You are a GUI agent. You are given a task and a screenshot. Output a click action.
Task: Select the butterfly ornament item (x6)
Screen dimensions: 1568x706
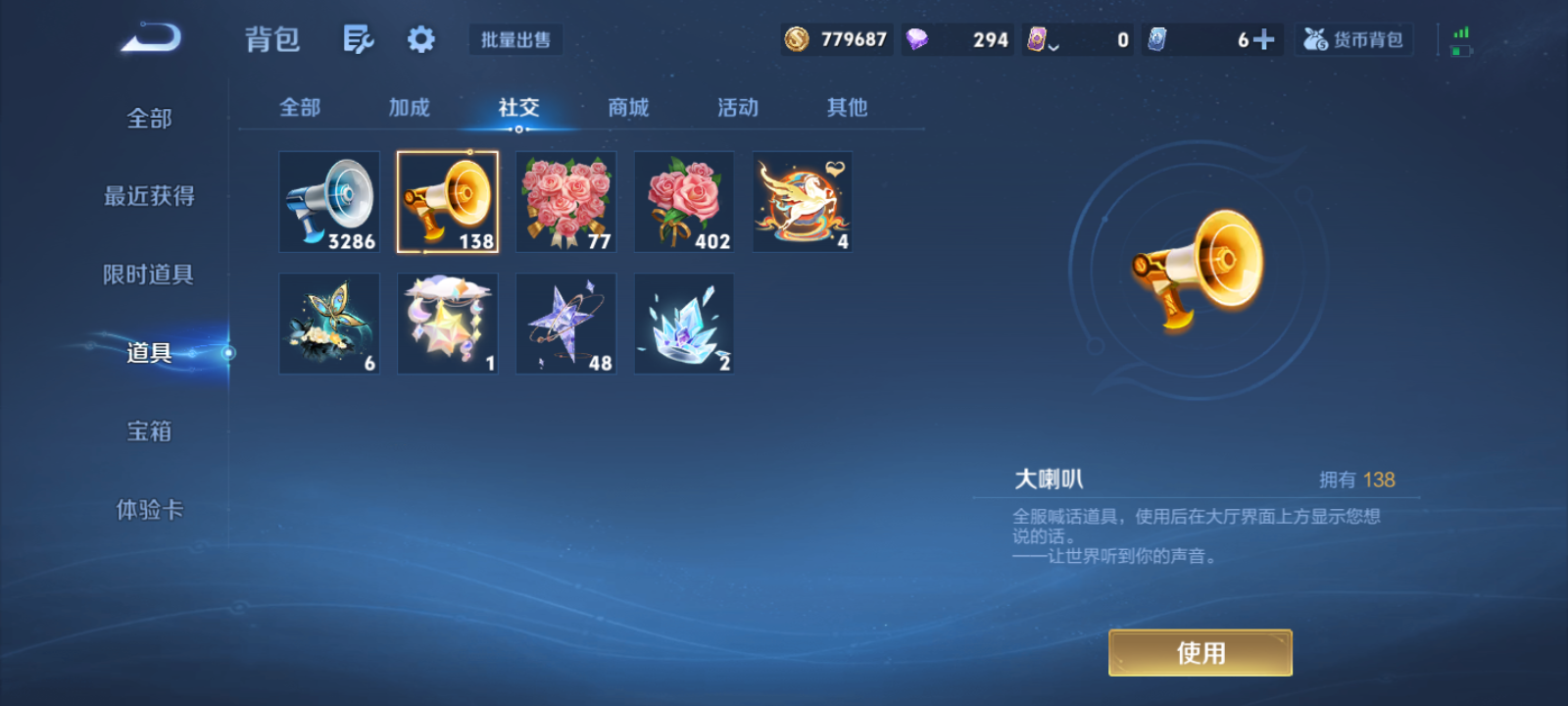328,324
